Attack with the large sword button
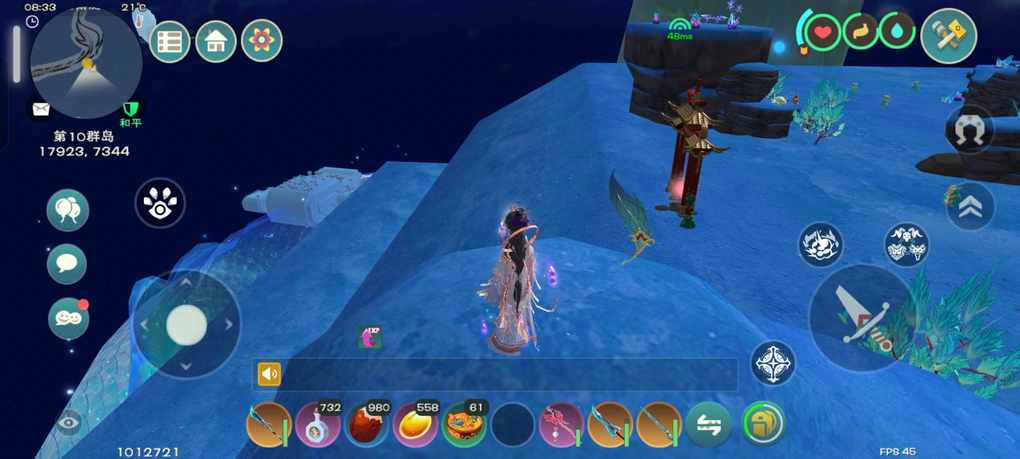 tap(859, 318)
